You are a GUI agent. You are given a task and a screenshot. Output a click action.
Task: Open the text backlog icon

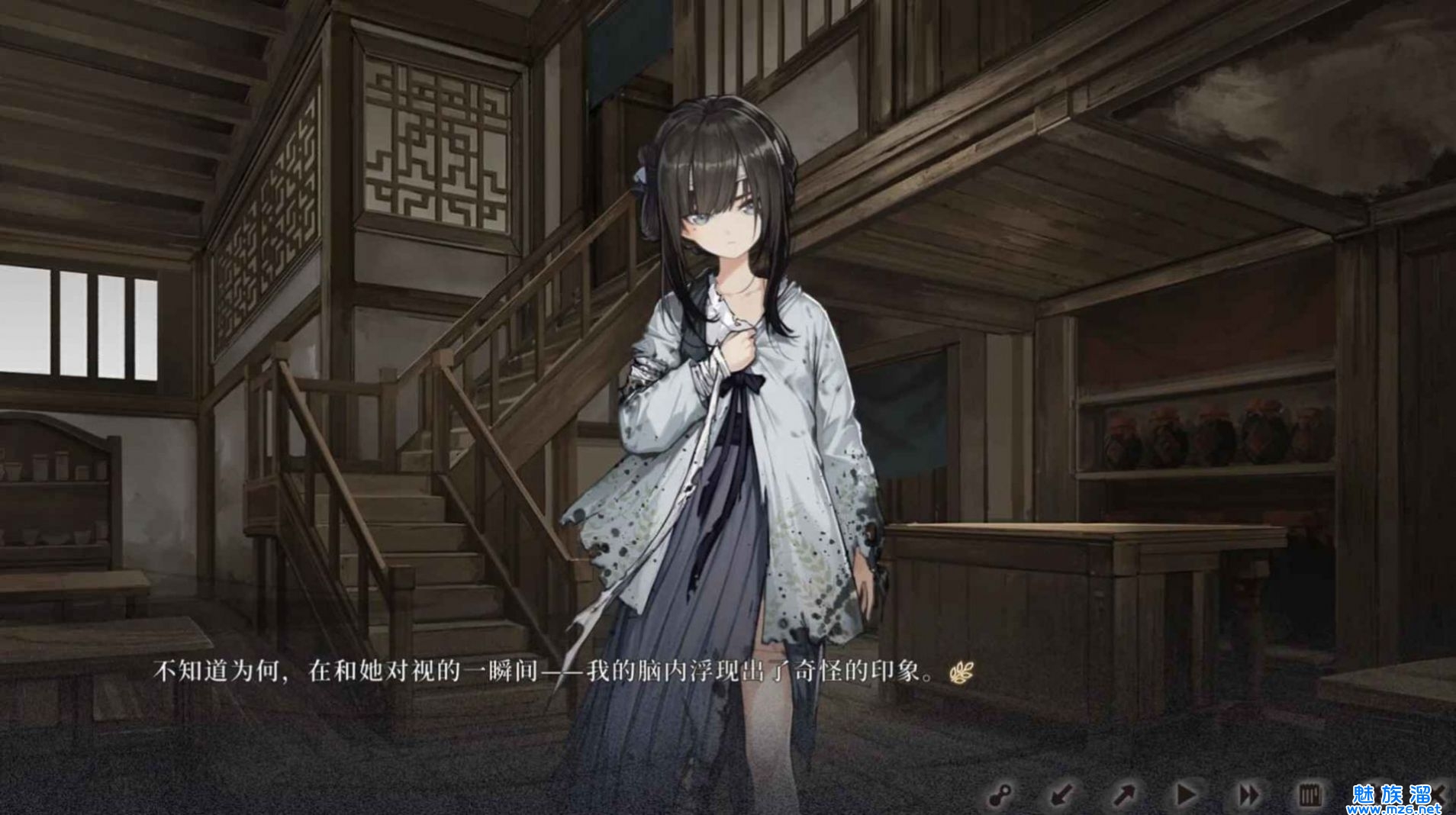coord(1310,795)
